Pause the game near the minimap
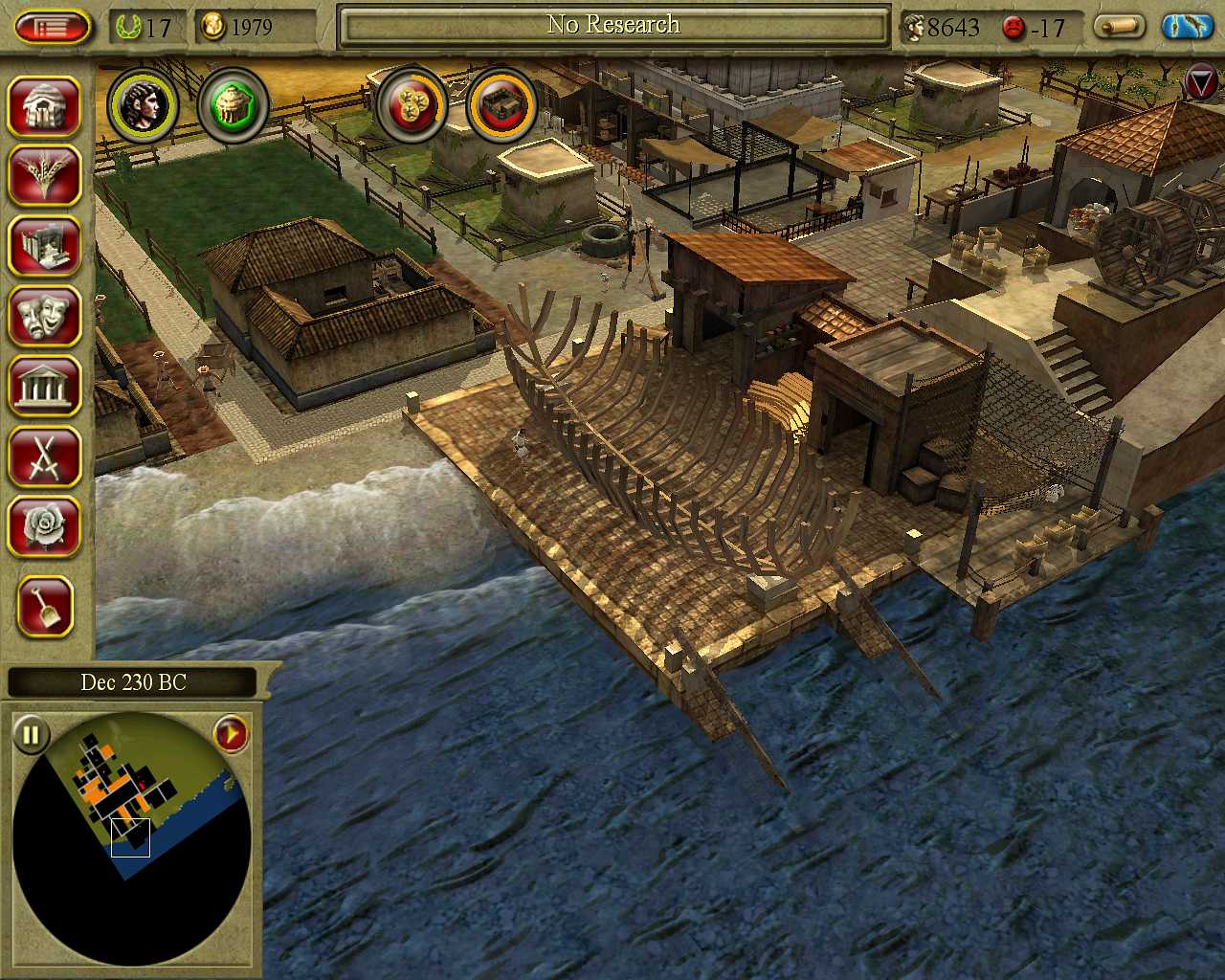1225x980 pixels. [x=31, y=735]
